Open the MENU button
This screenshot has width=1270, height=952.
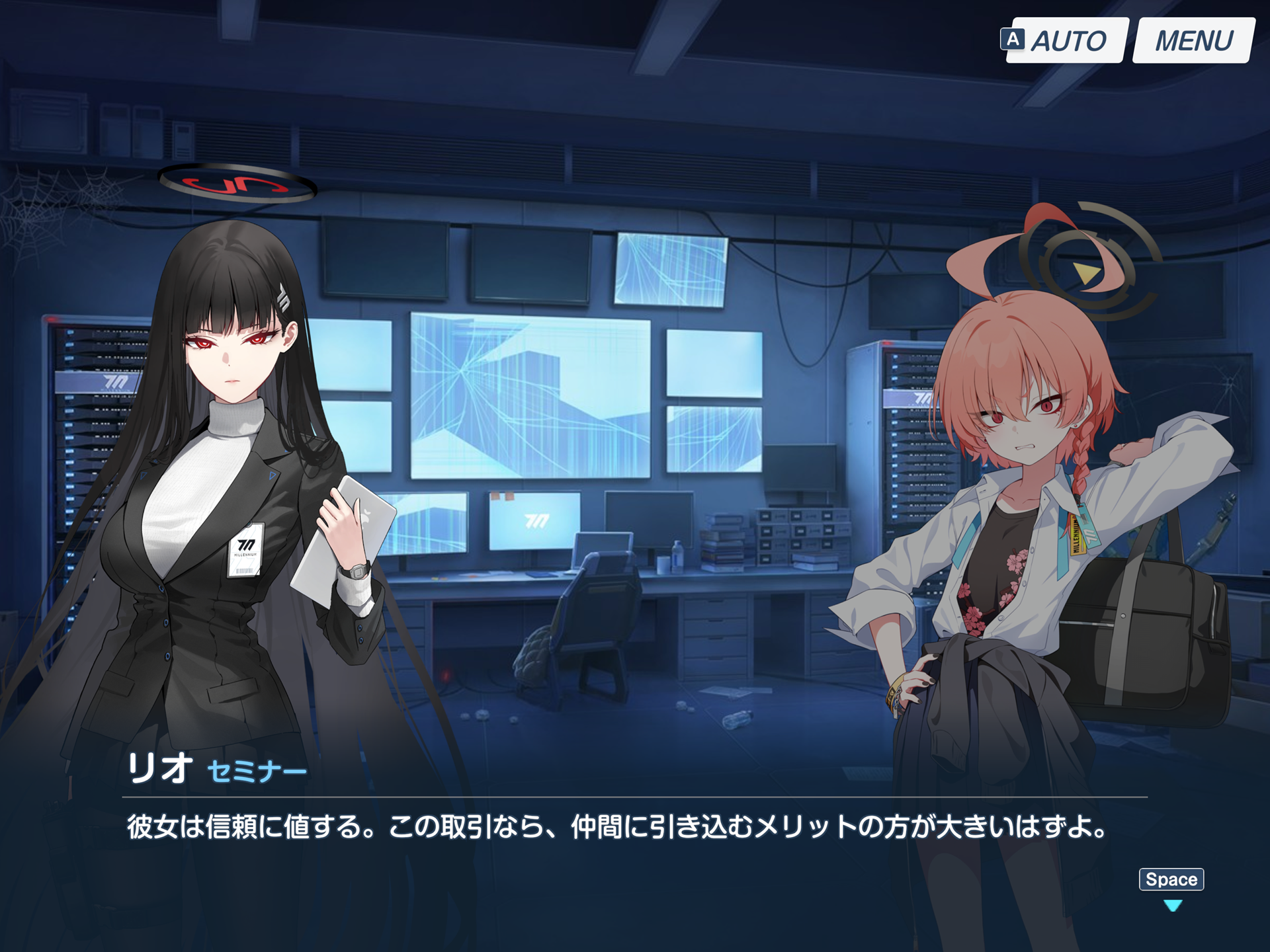pyautogui.click(x=1193, y=41)
